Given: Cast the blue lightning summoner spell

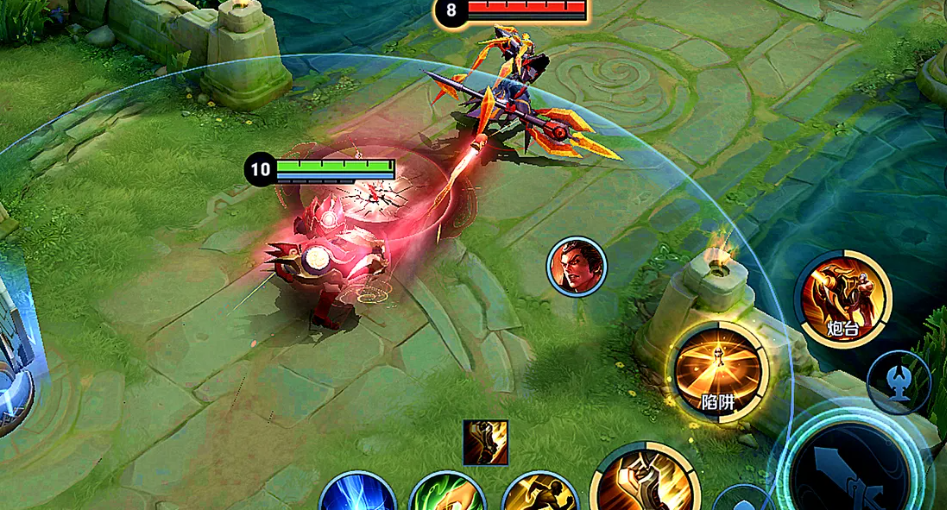Looking at the screenshot, I should click(358, 494).
